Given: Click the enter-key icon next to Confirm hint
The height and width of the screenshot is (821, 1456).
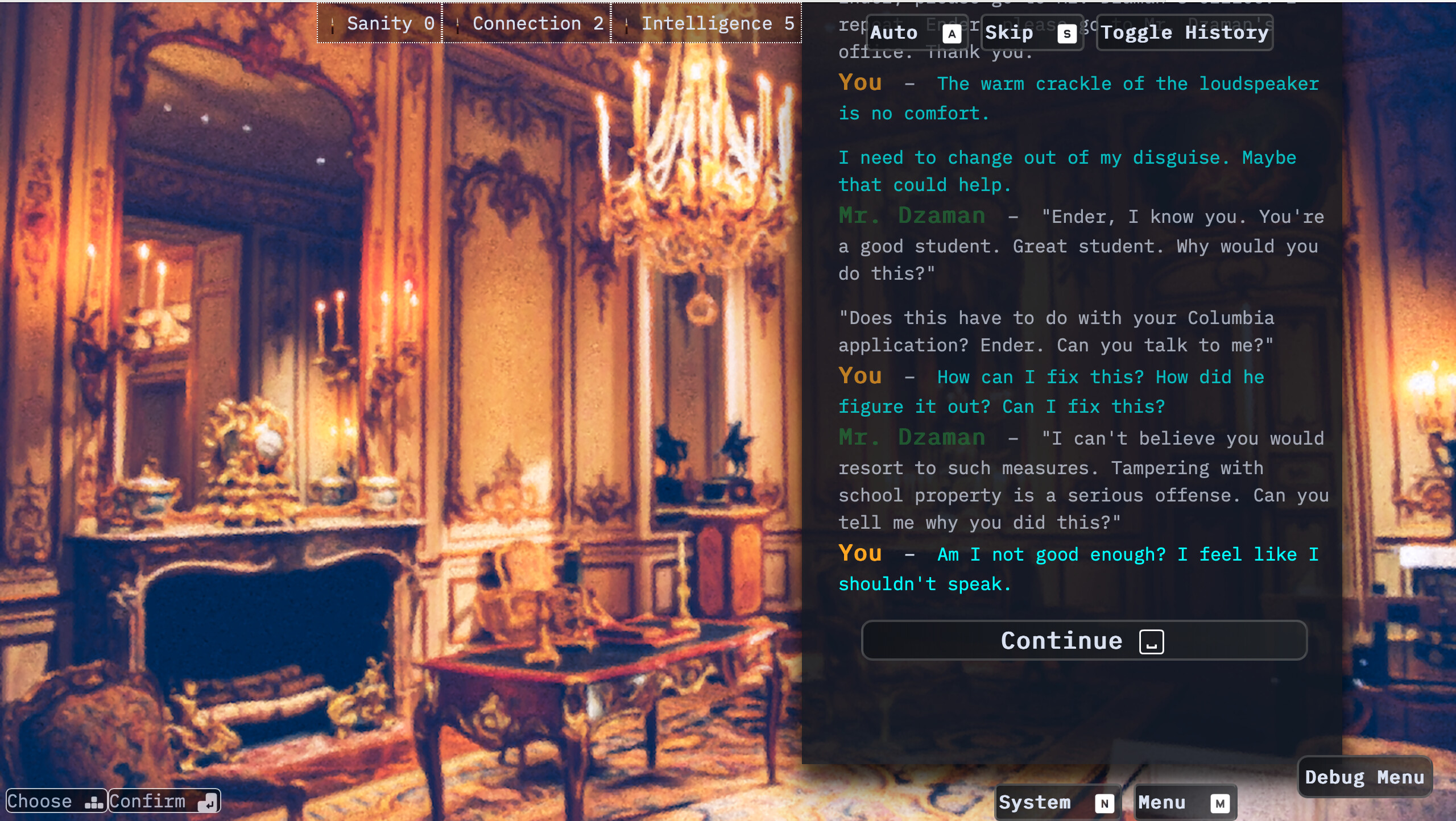Looking at the screenshot, I should [x=209, y=803].
